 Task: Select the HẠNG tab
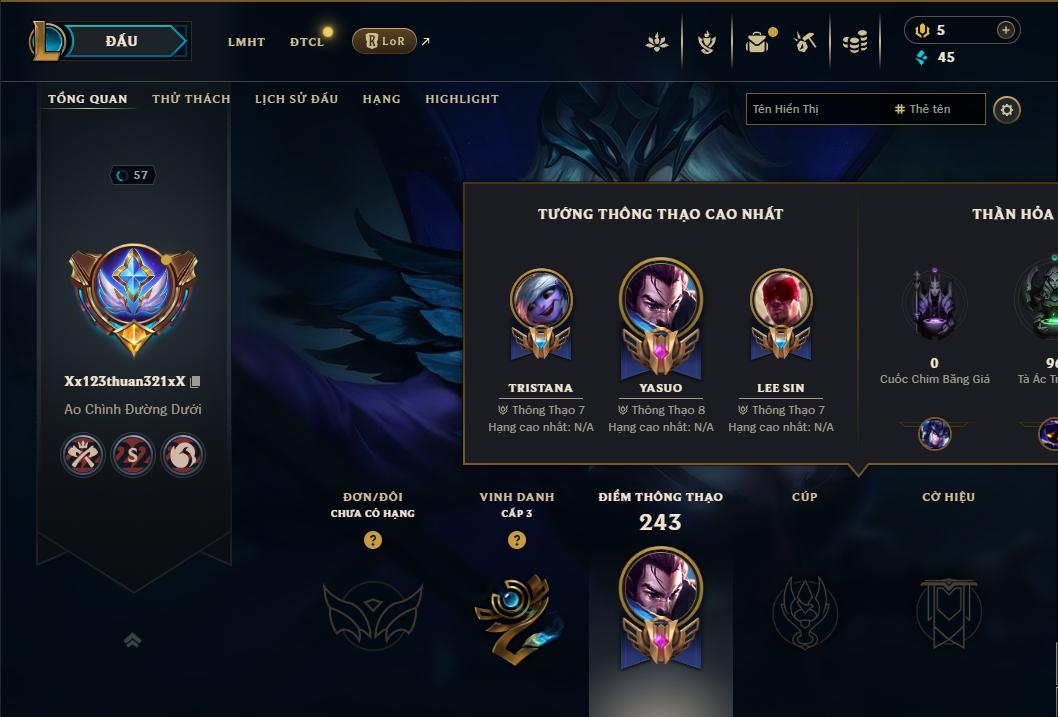(381, 99)
